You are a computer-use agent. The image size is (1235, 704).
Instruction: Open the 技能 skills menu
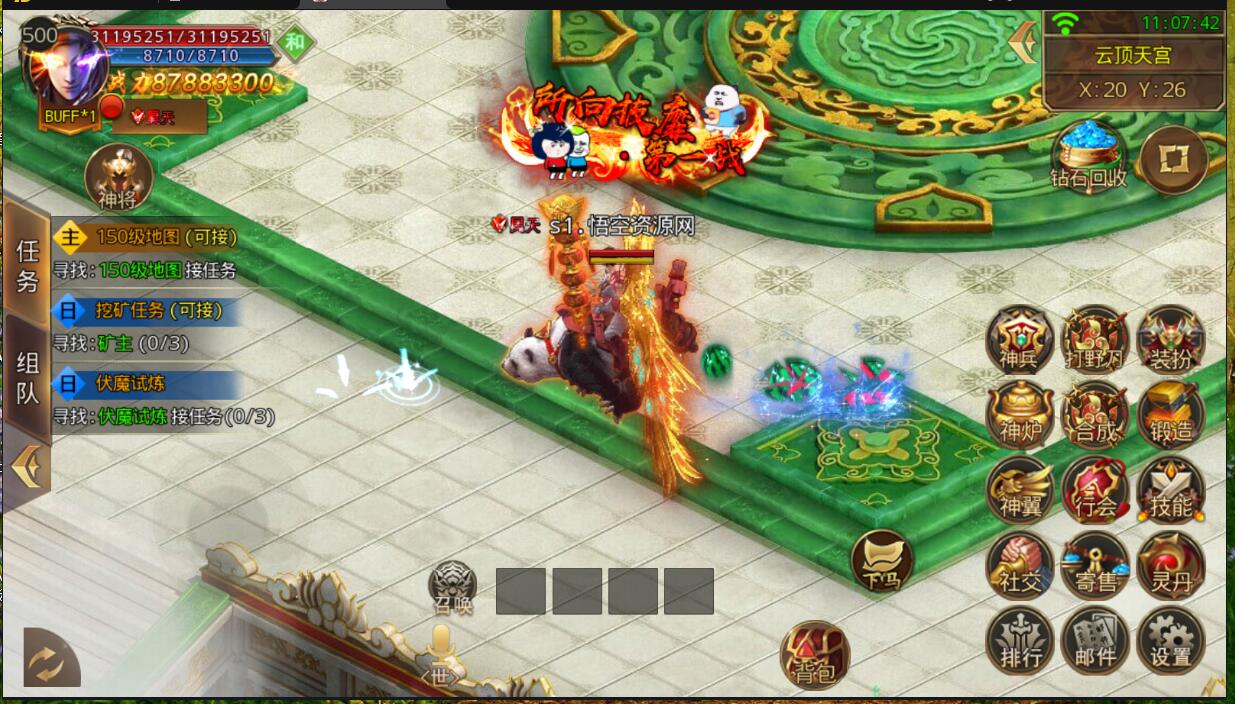[x=1170, y=490]
